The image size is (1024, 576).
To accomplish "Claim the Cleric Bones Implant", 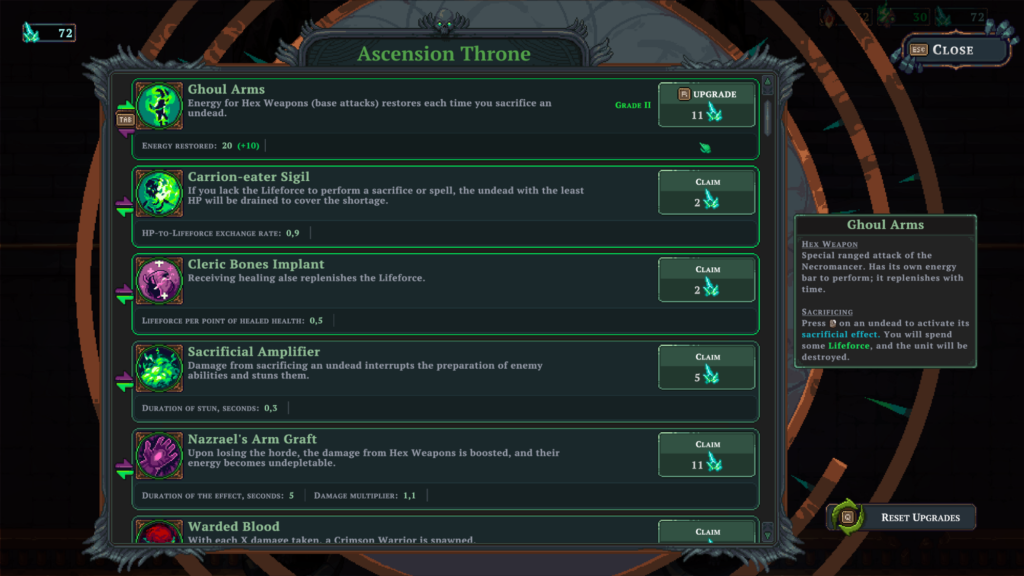I will (x=706, y=279).
